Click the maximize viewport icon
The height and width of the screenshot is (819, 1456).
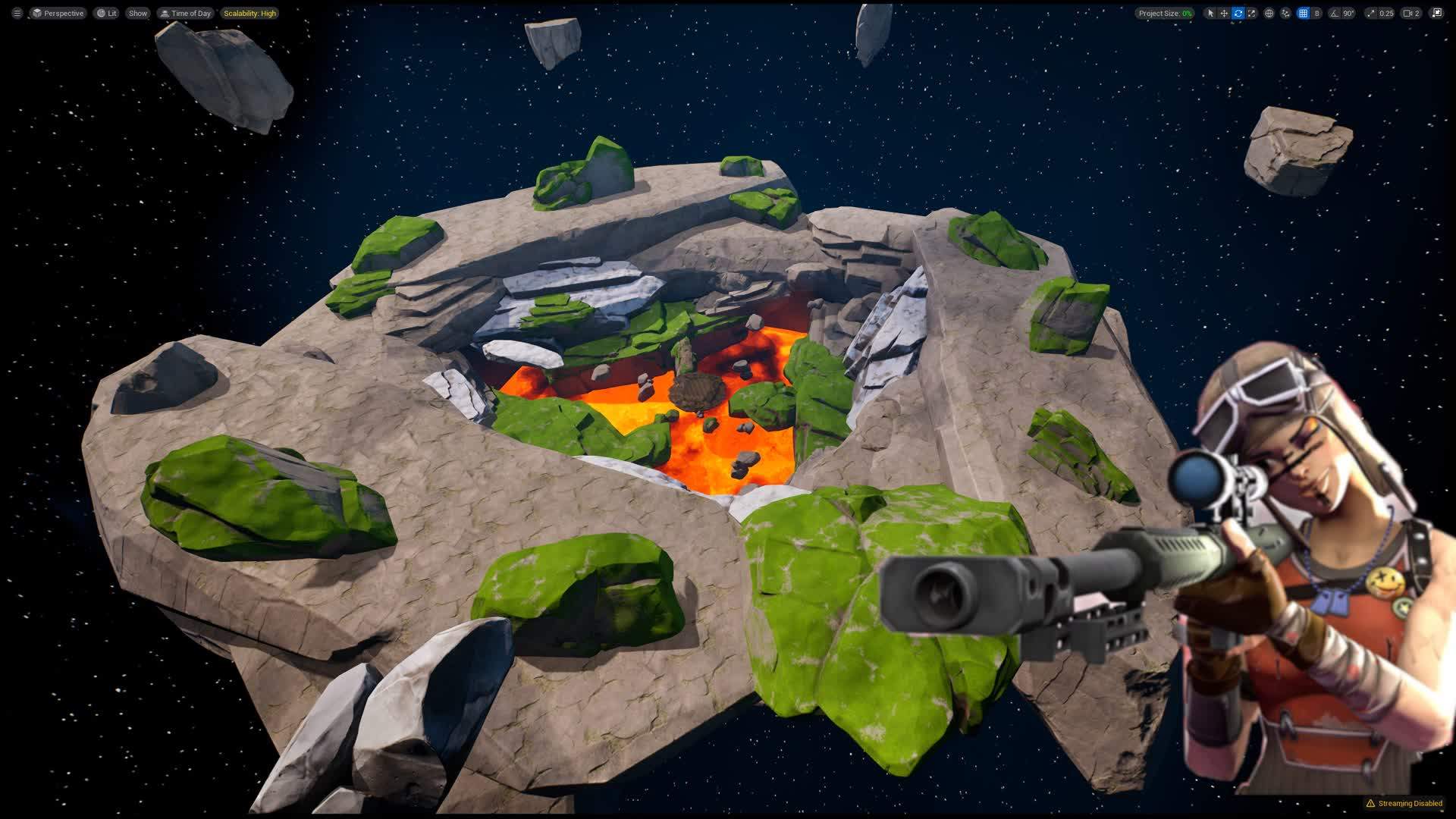point(1437,13)
